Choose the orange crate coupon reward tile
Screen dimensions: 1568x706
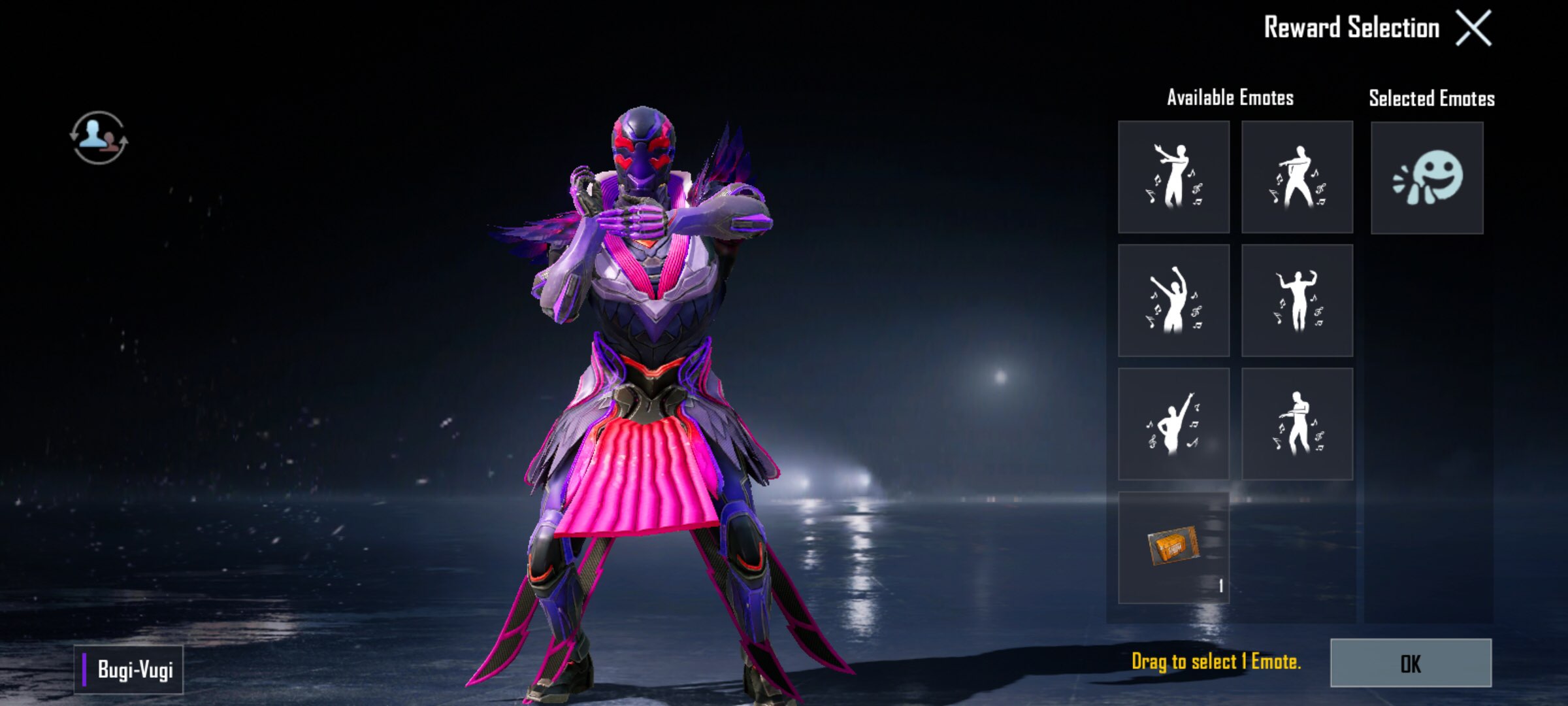coord(1173,547)
